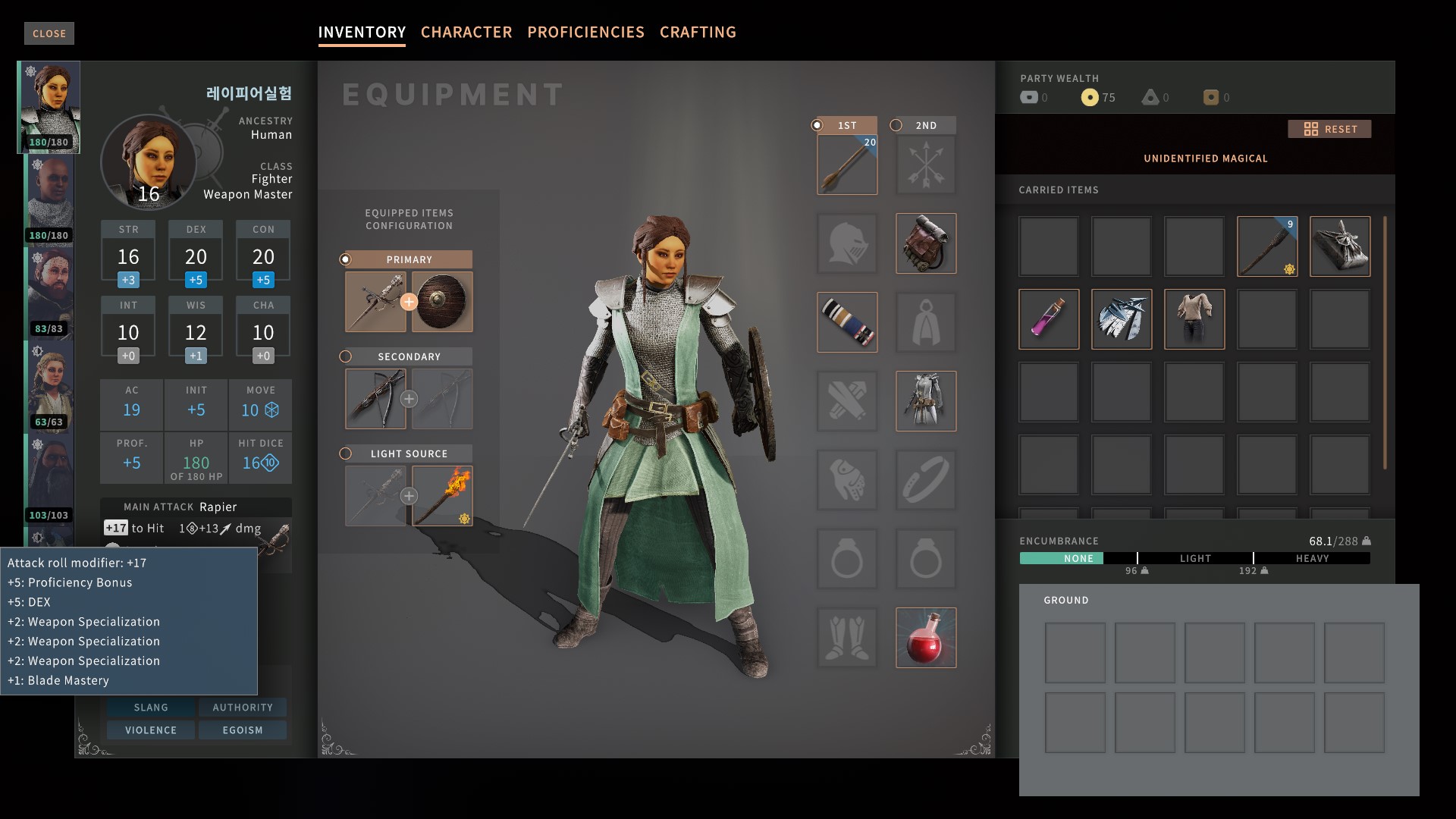Image resolution: width=1456 pixels, height=819 pixels.
Task: Click the encumbrance weight bar
Action: [1194, 558]
